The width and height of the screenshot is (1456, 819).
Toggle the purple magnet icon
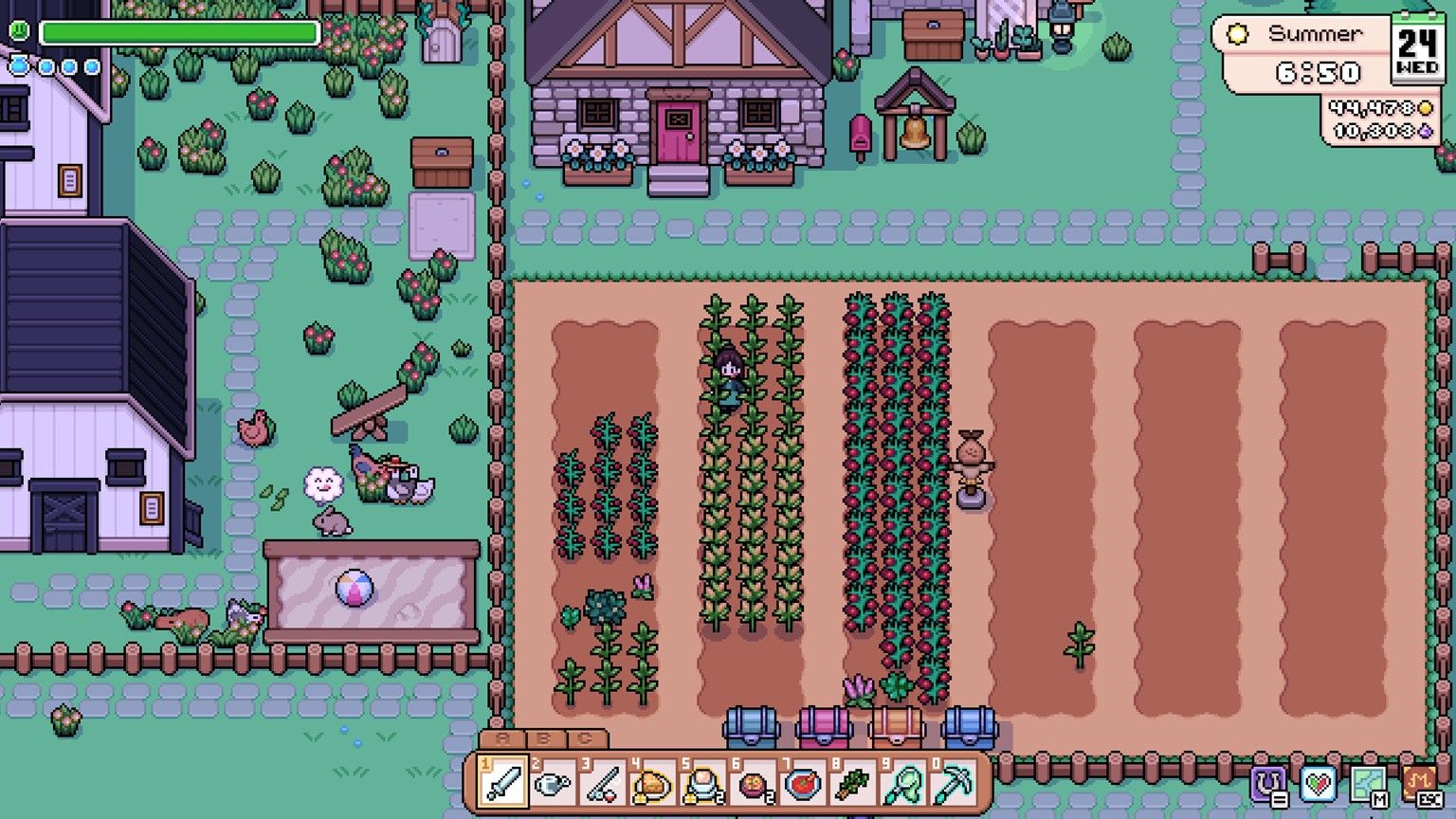tap(1268, 785)
